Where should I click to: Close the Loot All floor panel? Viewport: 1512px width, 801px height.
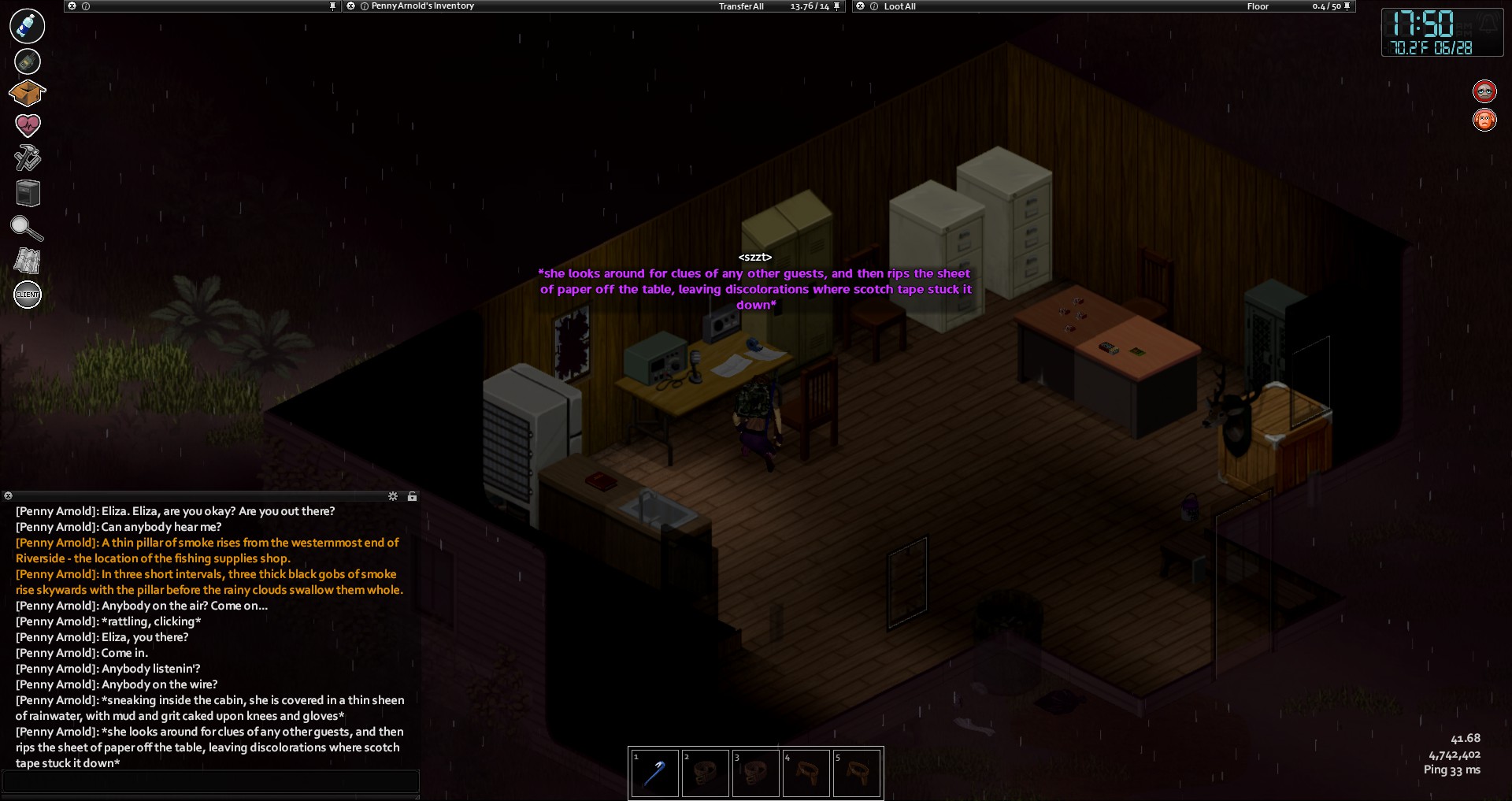point(861,6)
